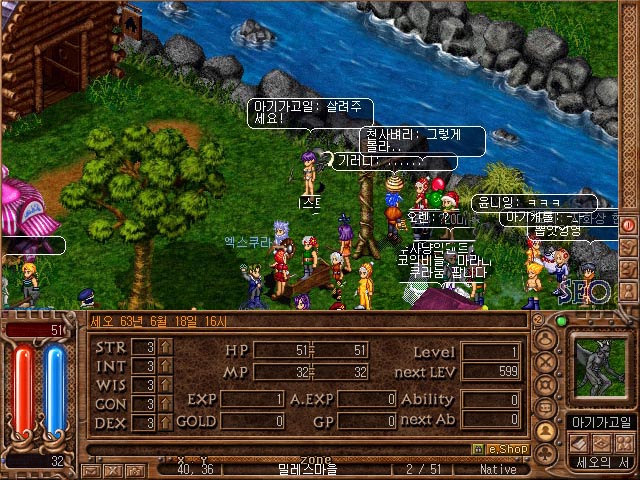640x480 pixels.
Task: Click the four-squares icon under the portrait
Action: point(622,443)
